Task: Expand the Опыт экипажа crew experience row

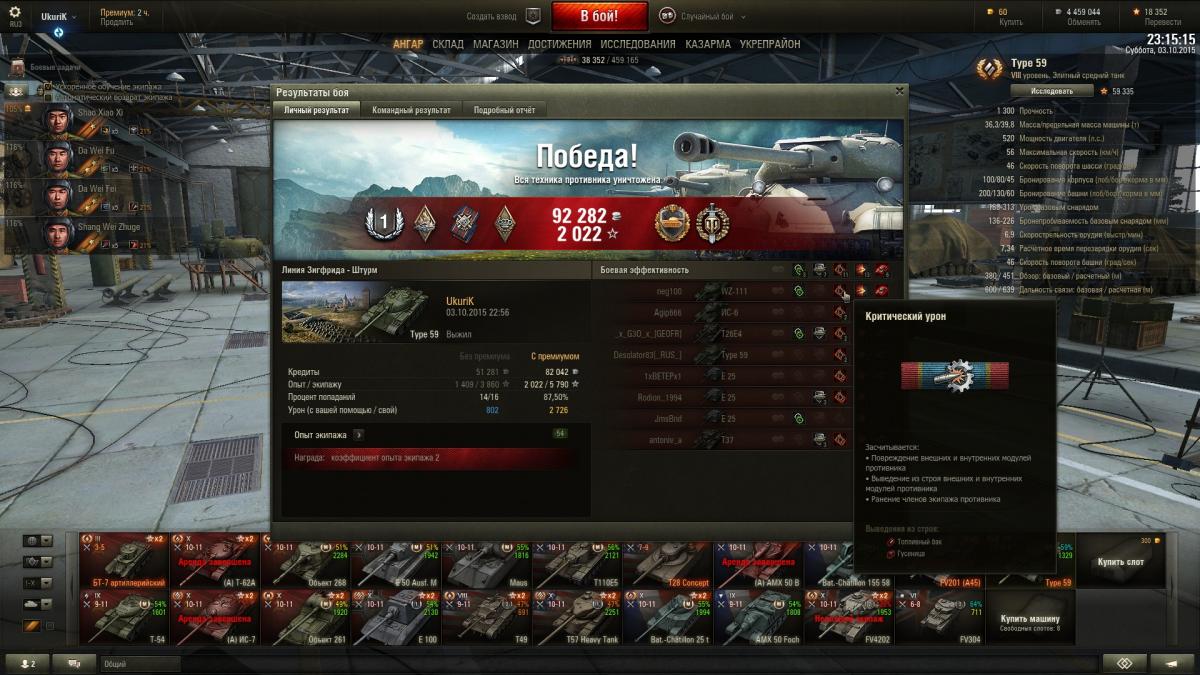Action: click(x=358, y=435)
